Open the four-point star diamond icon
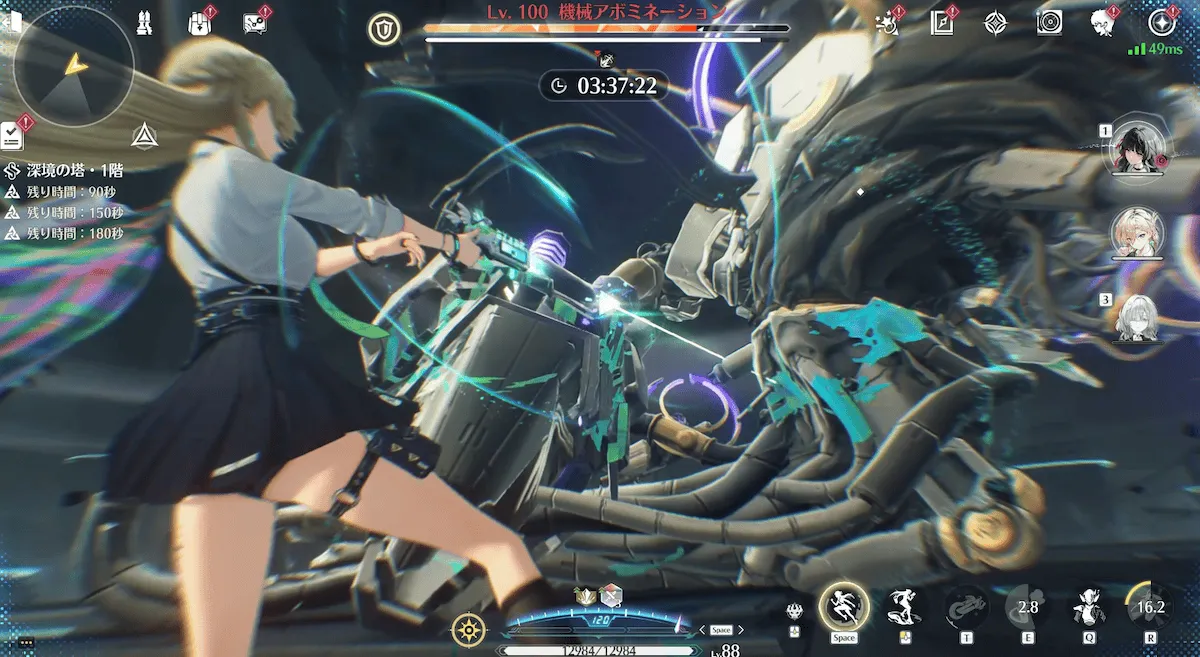 [x=995, y=22]
